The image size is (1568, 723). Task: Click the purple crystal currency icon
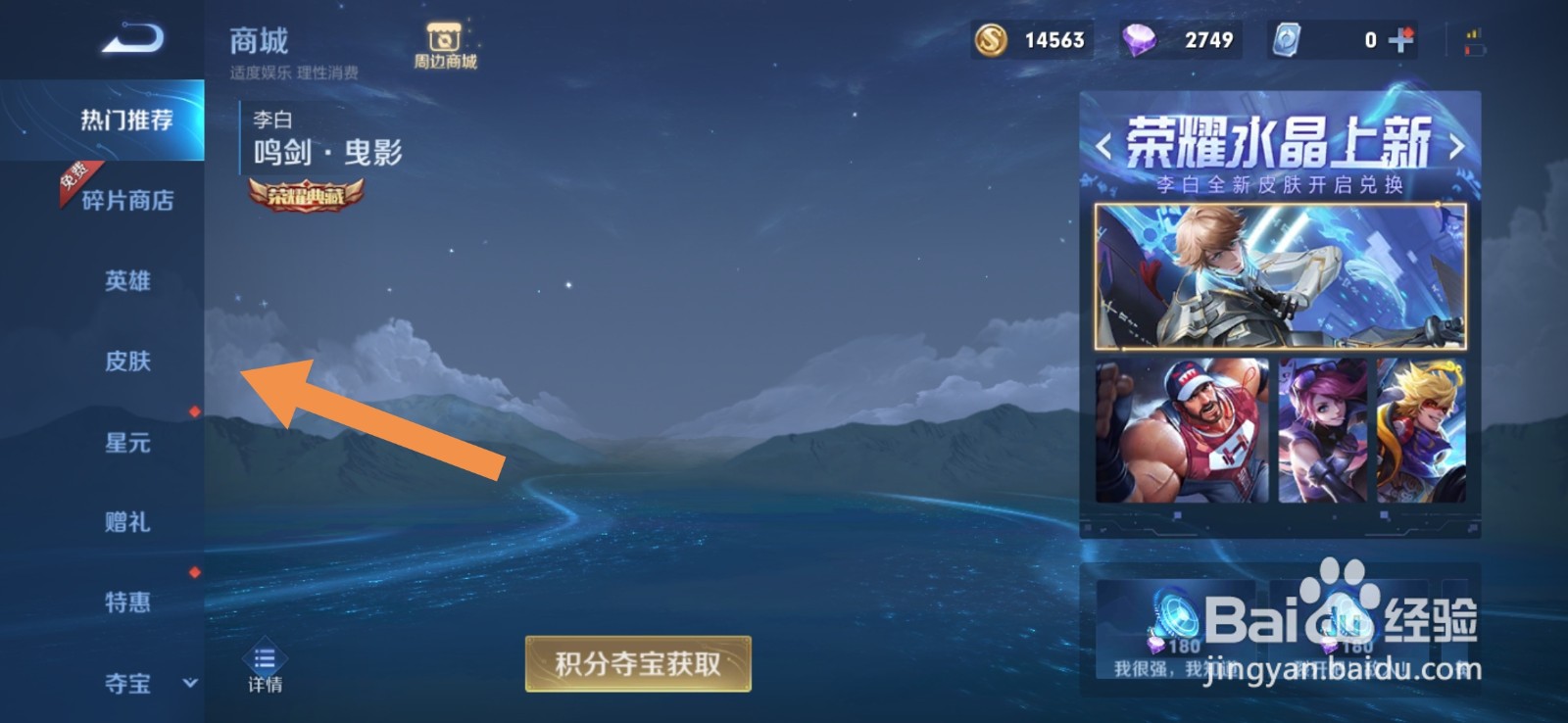pyautogui.click(x=1140, y=40)
